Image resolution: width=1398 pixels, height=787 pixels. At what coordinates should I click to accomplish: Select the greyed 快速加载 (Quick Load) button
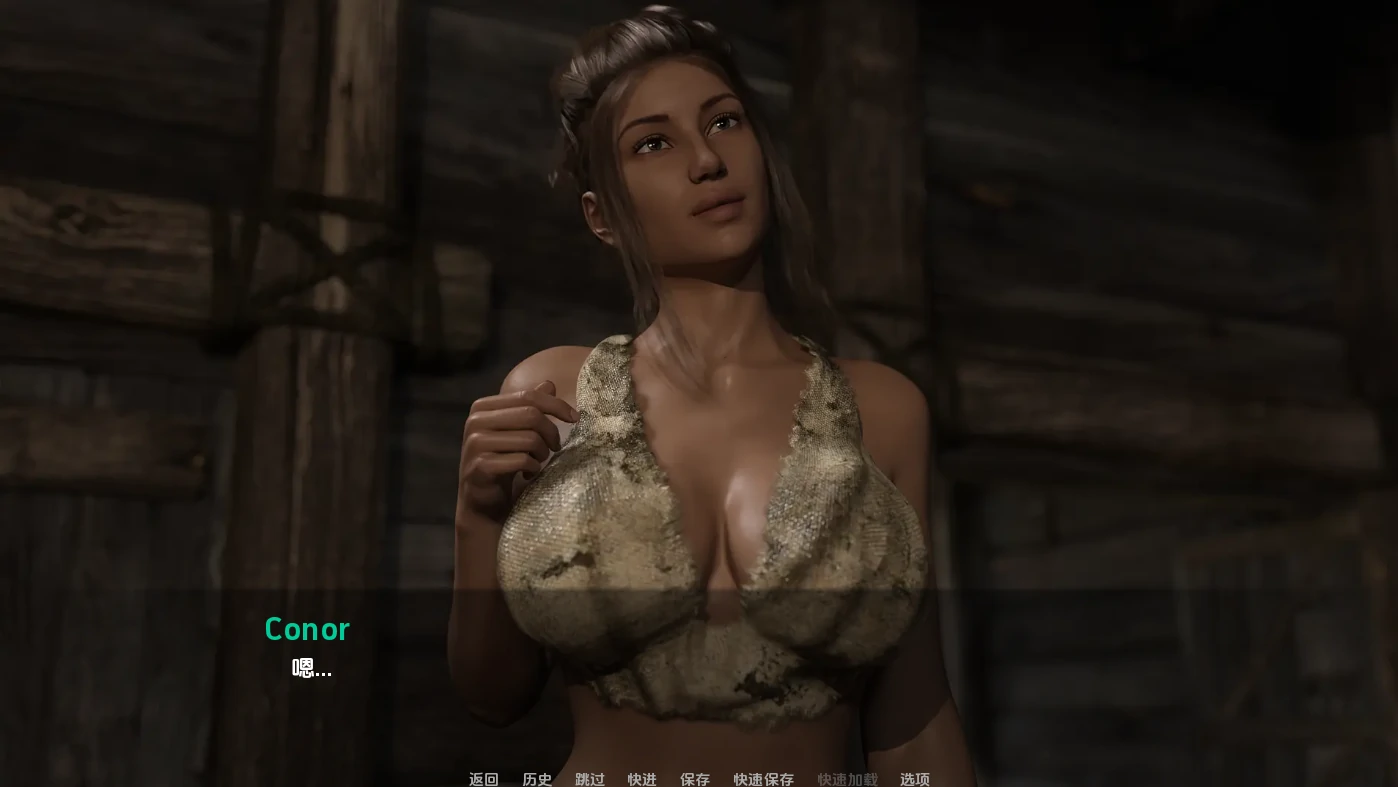coord(847,779)
